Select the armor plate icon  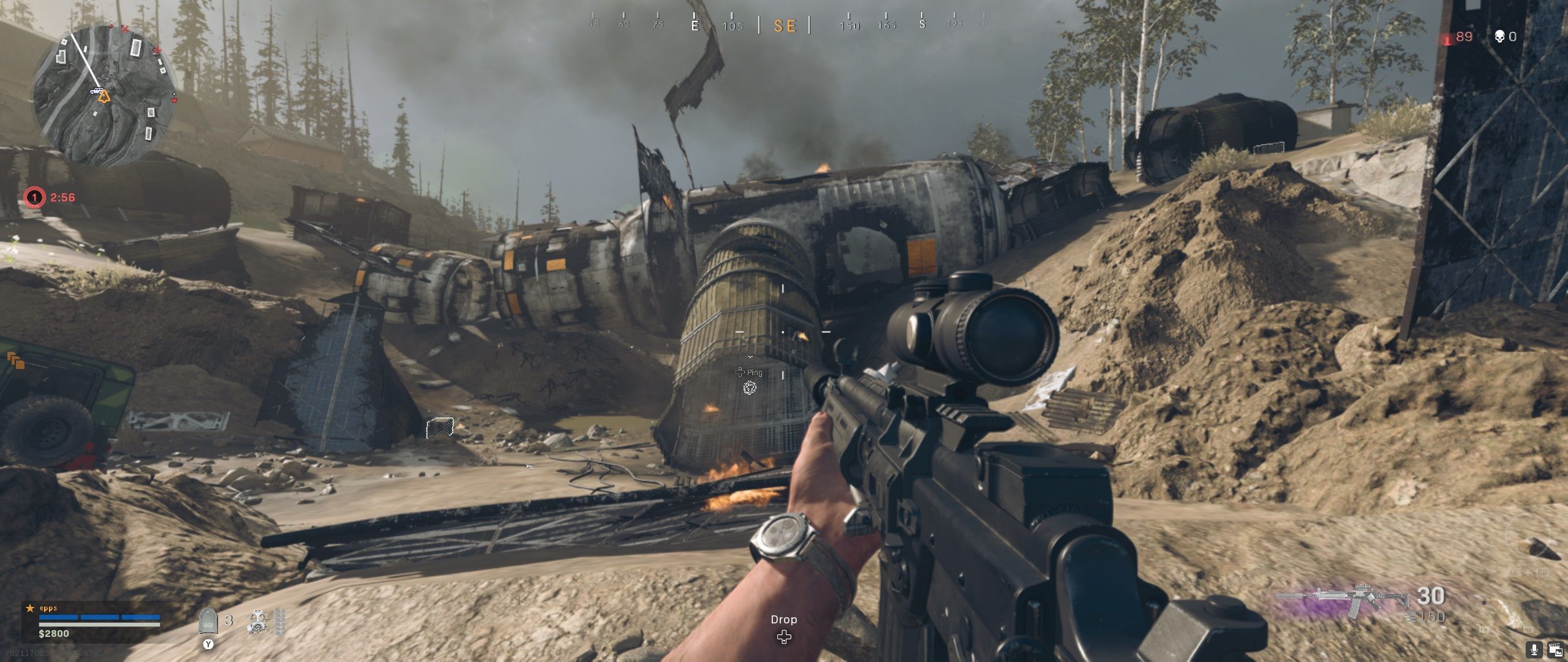click(x=209, y=621)
